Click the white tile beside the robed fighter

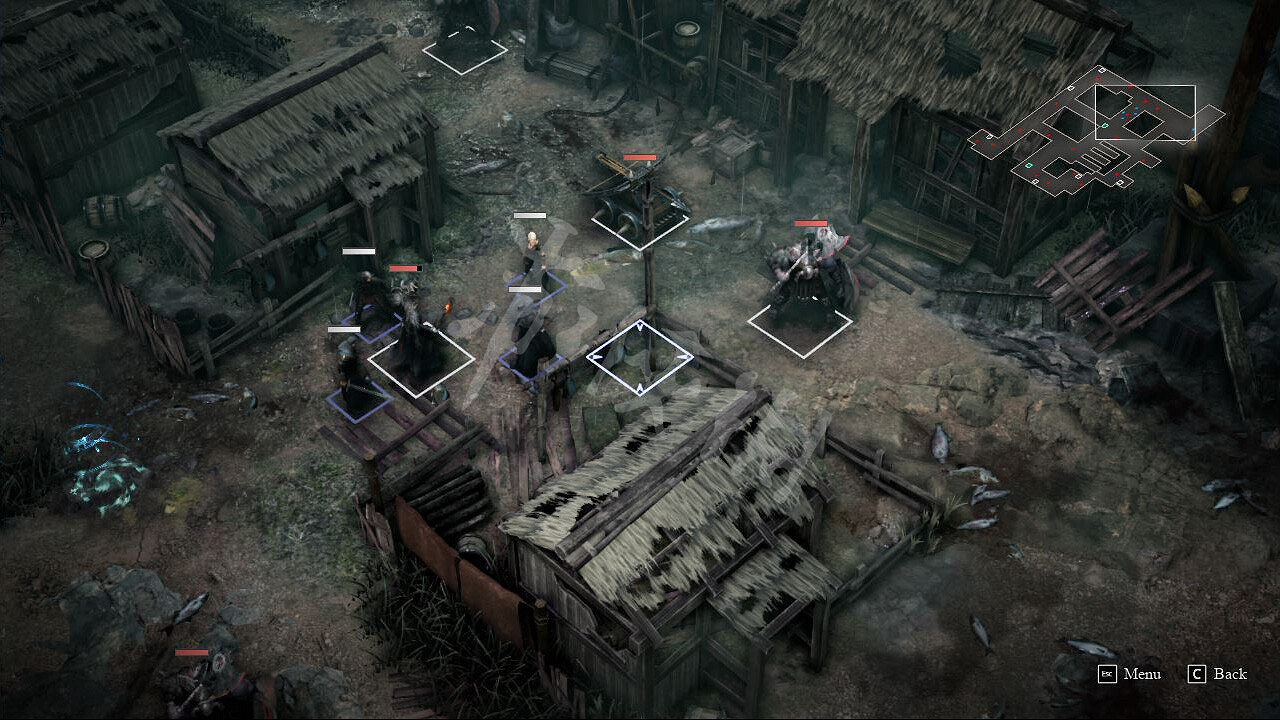[422, 356]
